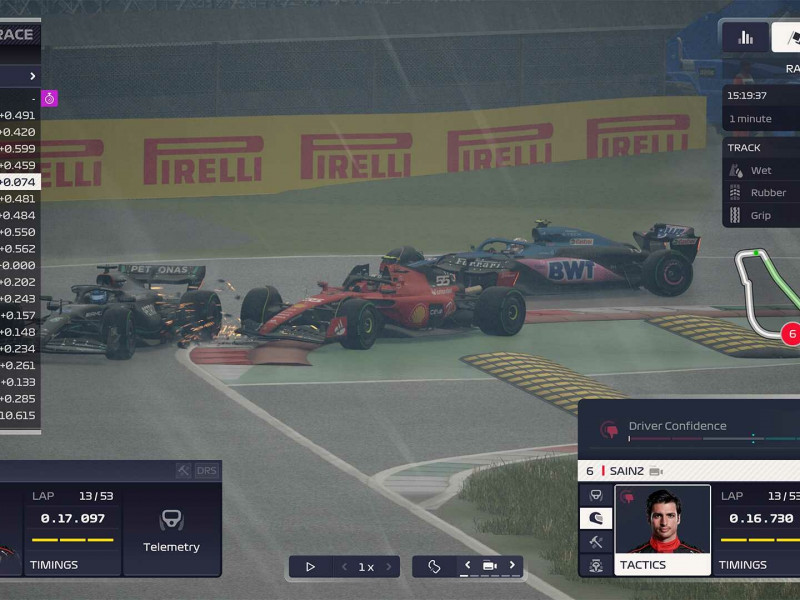Toggle the DRS indicator button
The height and width of the screenshot is (600, 800).
pos(207,470)
